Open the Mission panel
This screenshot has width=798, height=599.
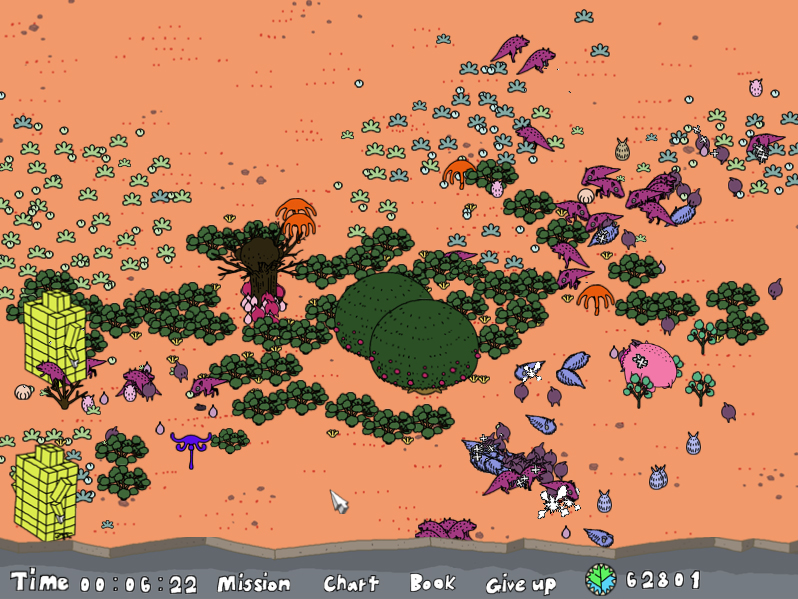(x=254, y=583)
